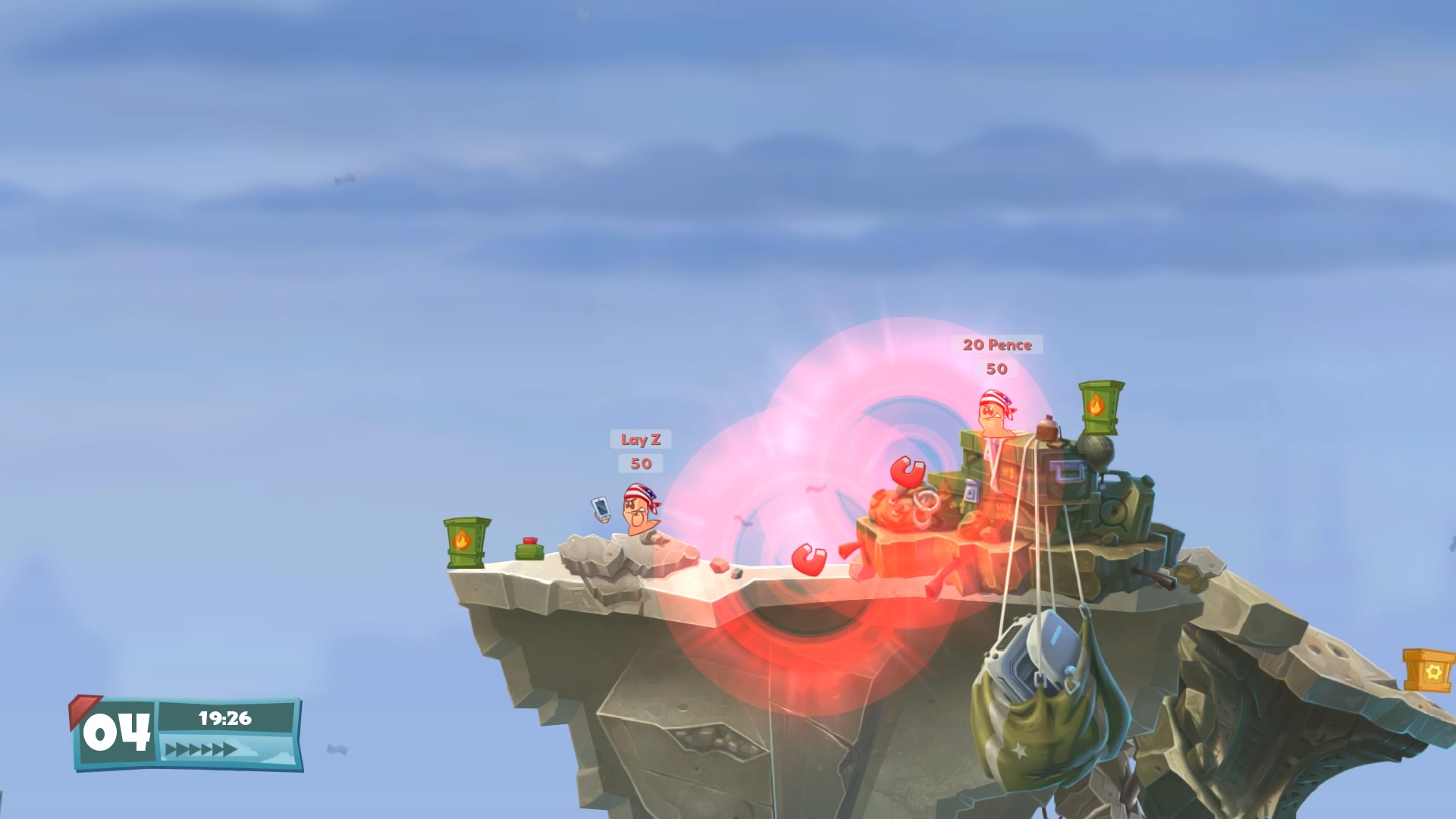Click the red flag ribbon on the turn counter

[83, 709]
